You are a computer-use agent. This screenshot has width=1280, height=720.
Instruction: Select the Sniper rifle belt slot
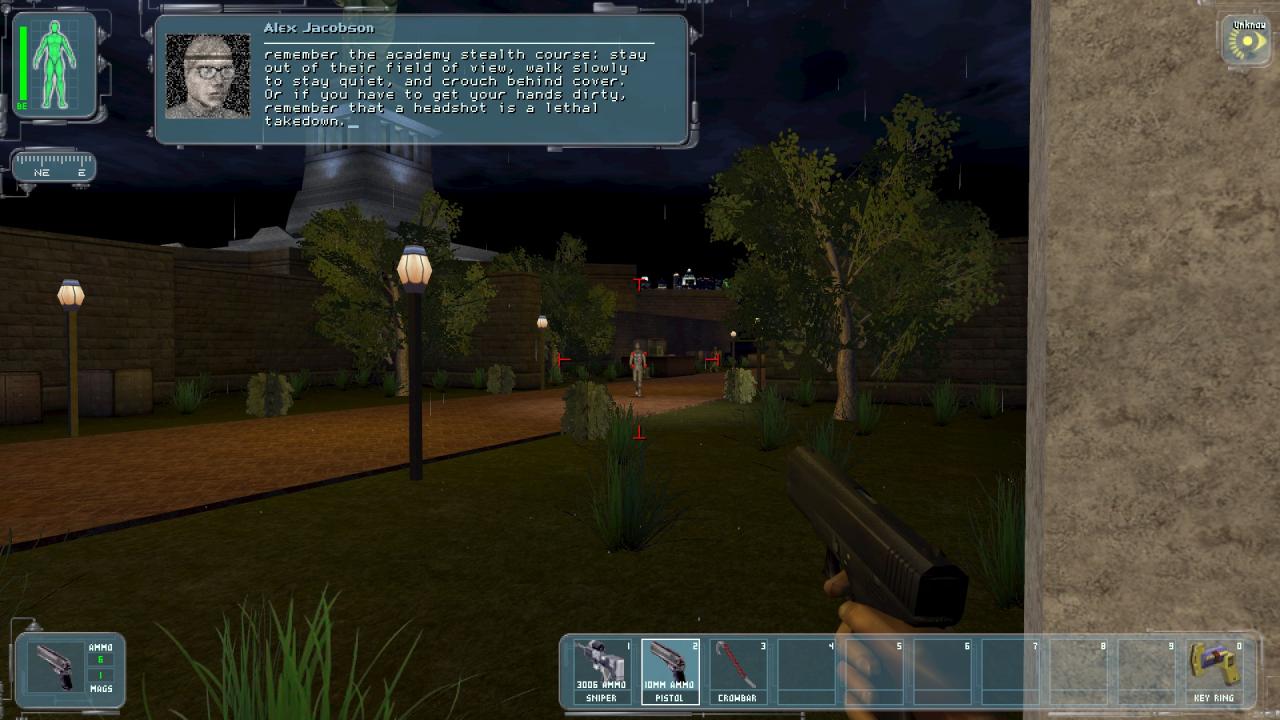tap(602, 671)
